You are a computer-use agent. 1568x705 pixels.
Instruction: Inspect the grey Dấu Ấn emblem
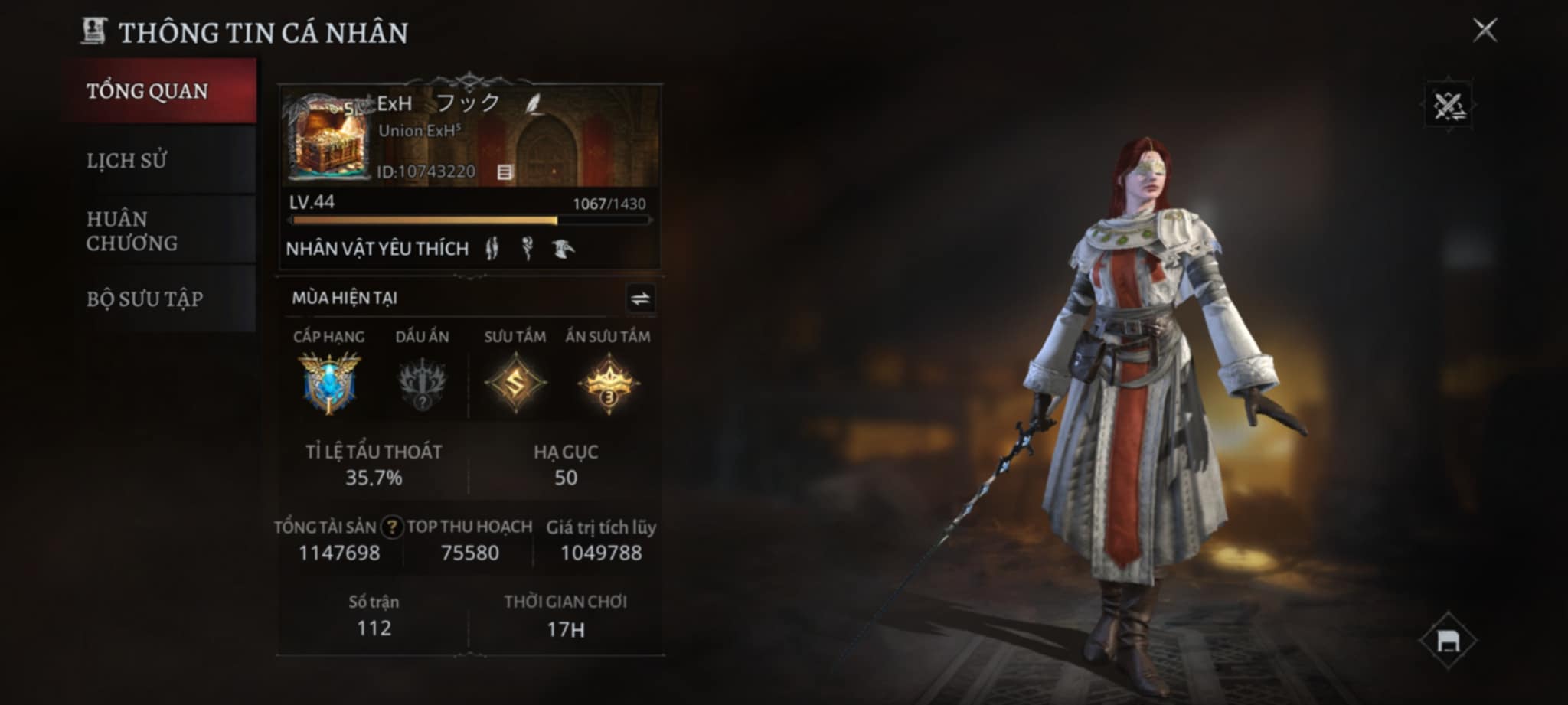[x=422, y=383]
